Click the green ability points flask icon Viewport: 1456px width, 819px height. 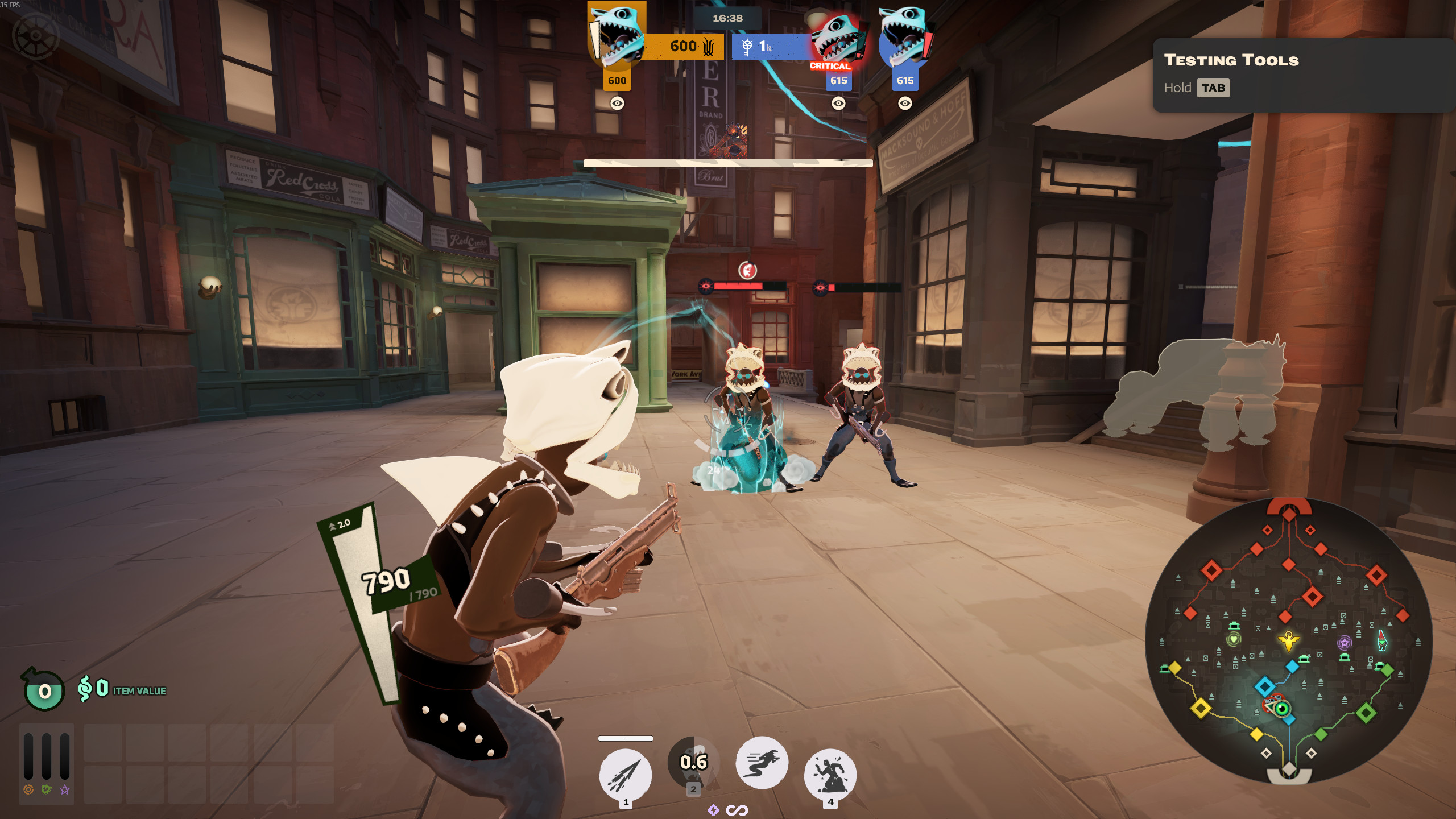coord(44,690)
